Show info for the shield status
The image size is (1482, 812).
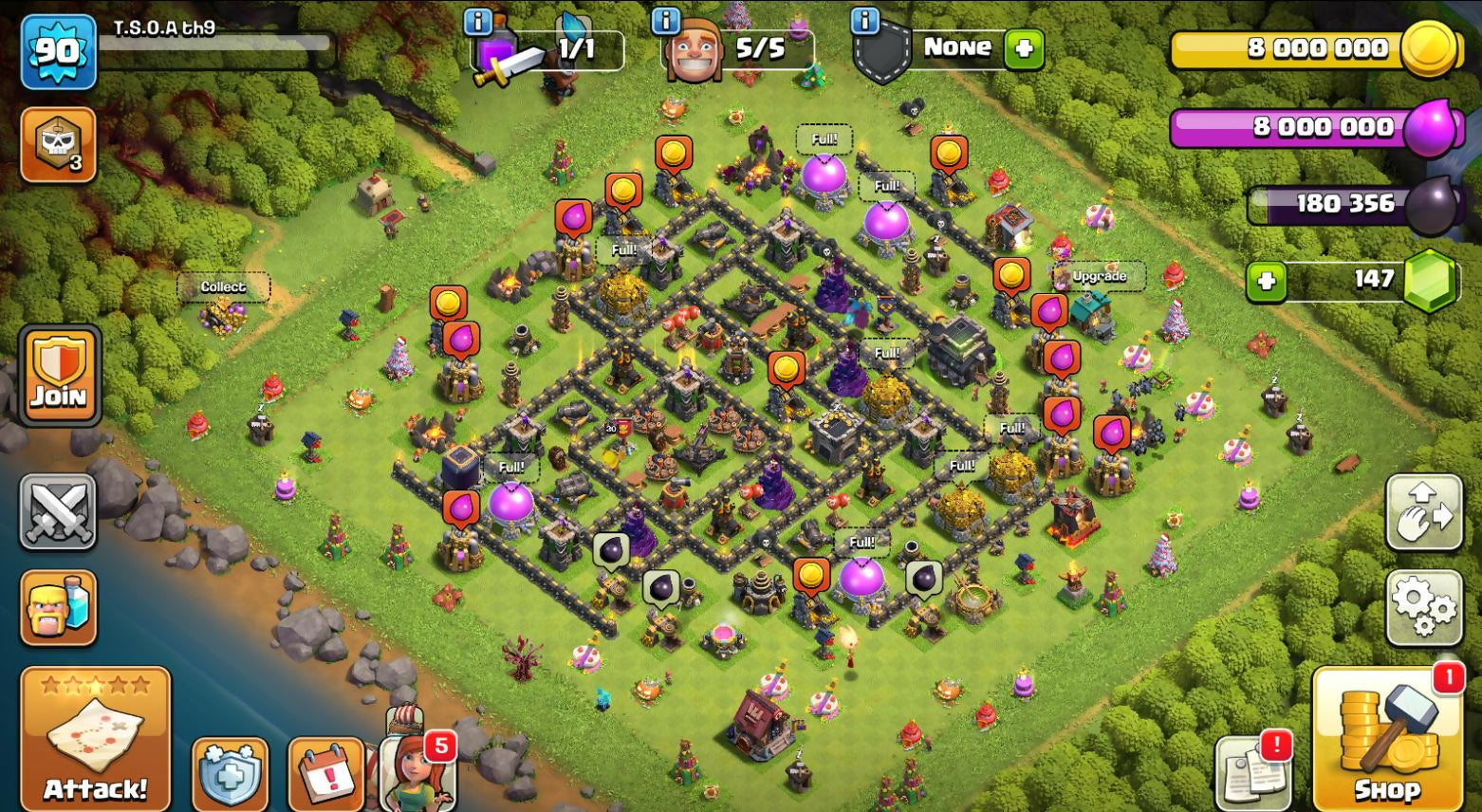coord(864,21)
